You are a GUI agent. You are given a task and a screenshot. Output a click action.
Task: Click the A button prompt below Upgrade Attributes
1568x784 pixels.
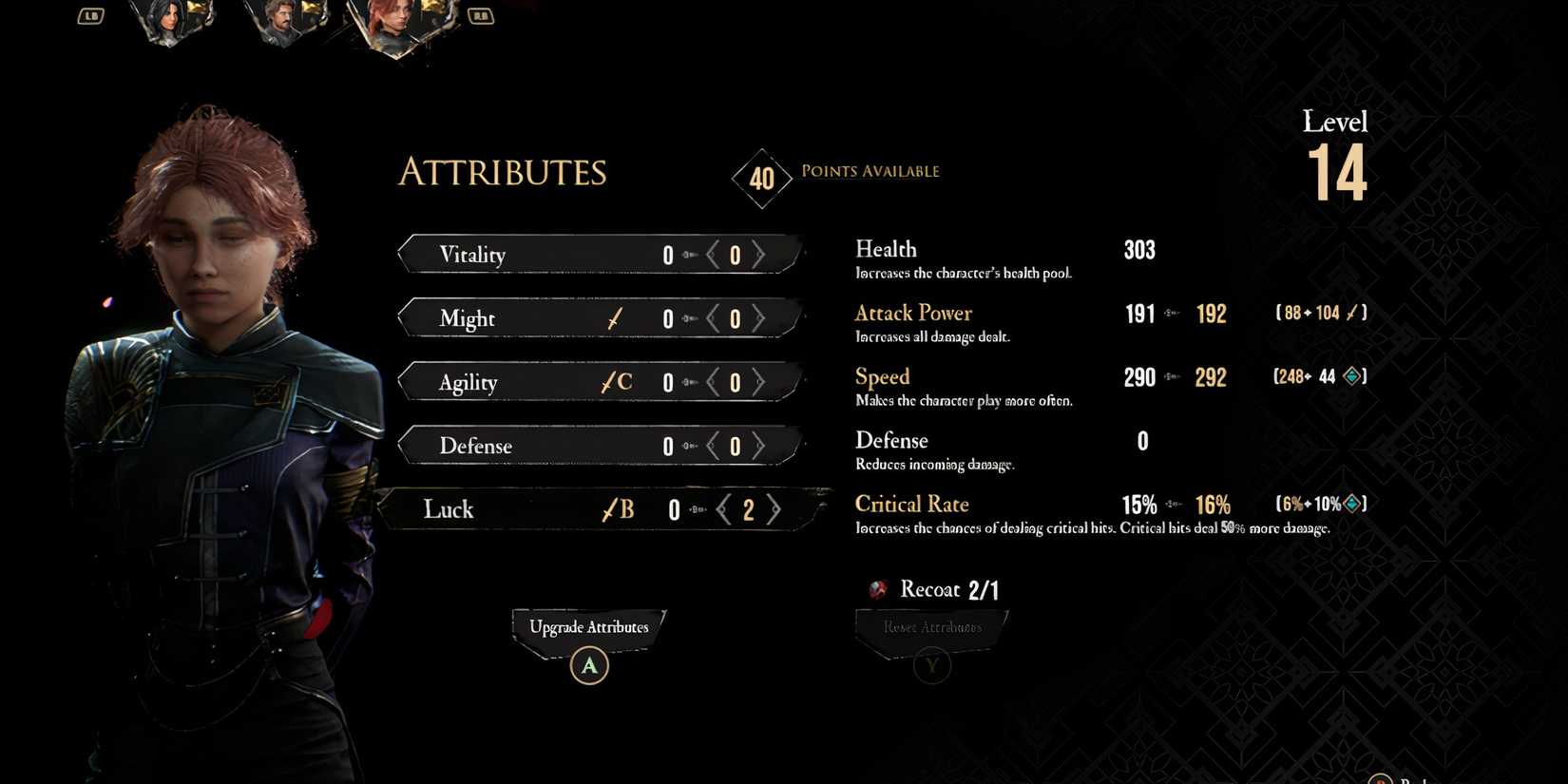coord(589,665)
